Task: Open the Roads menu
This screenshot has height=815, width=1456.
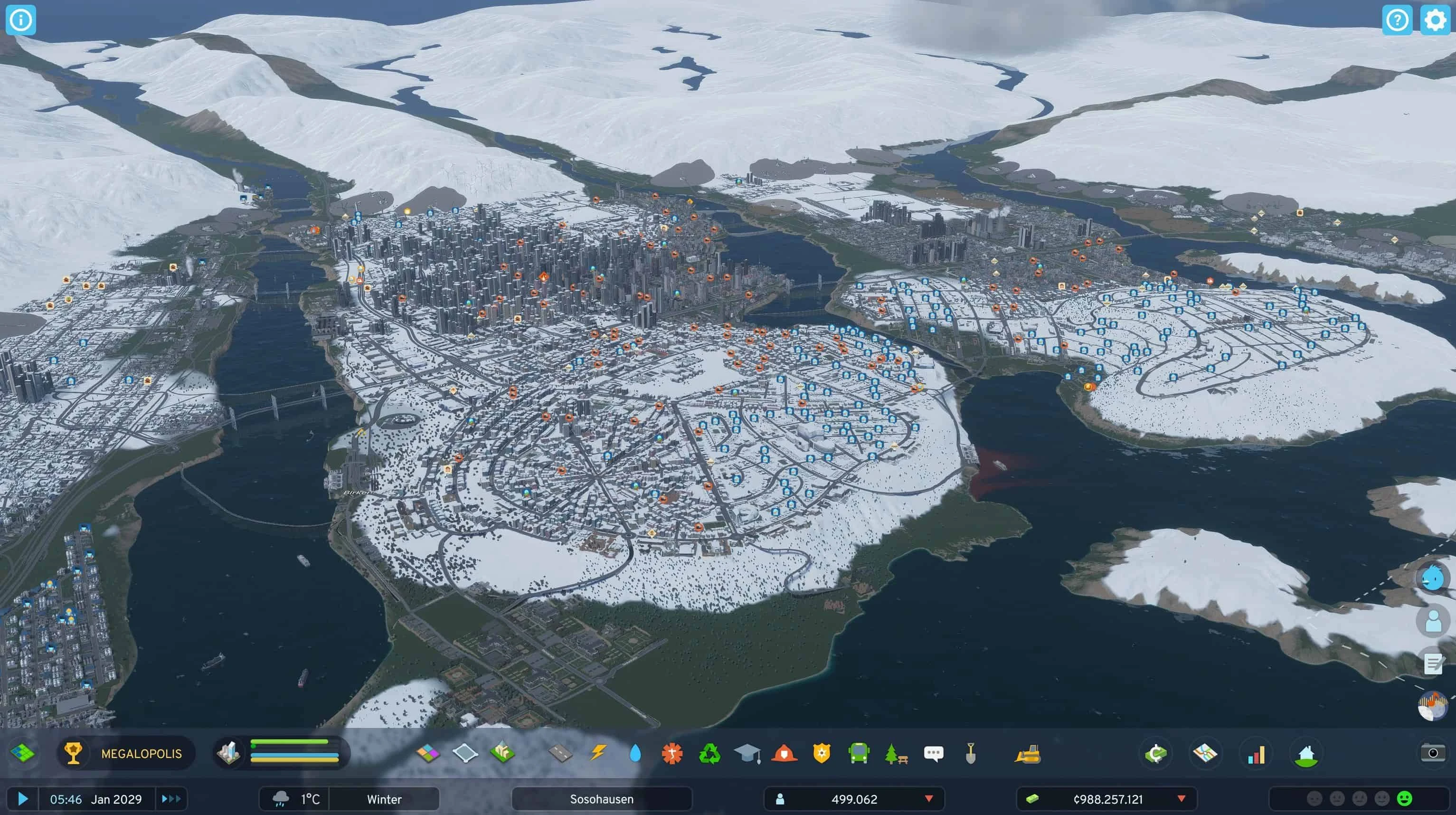Action: pos(559,753)
